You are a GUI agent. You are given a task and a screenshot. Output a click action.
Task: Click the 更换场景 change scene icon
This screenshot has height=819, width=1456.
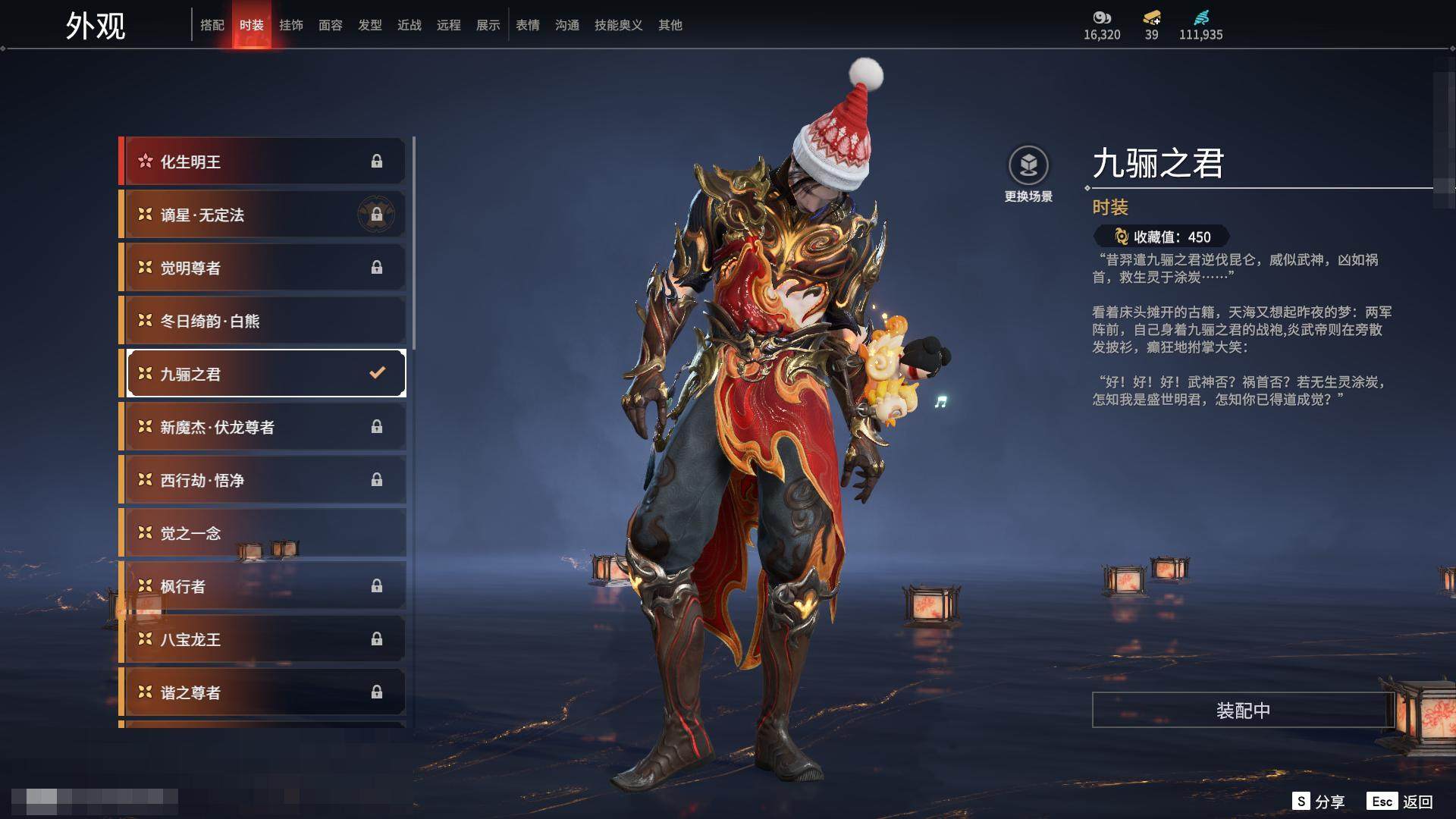(1028, 166)
